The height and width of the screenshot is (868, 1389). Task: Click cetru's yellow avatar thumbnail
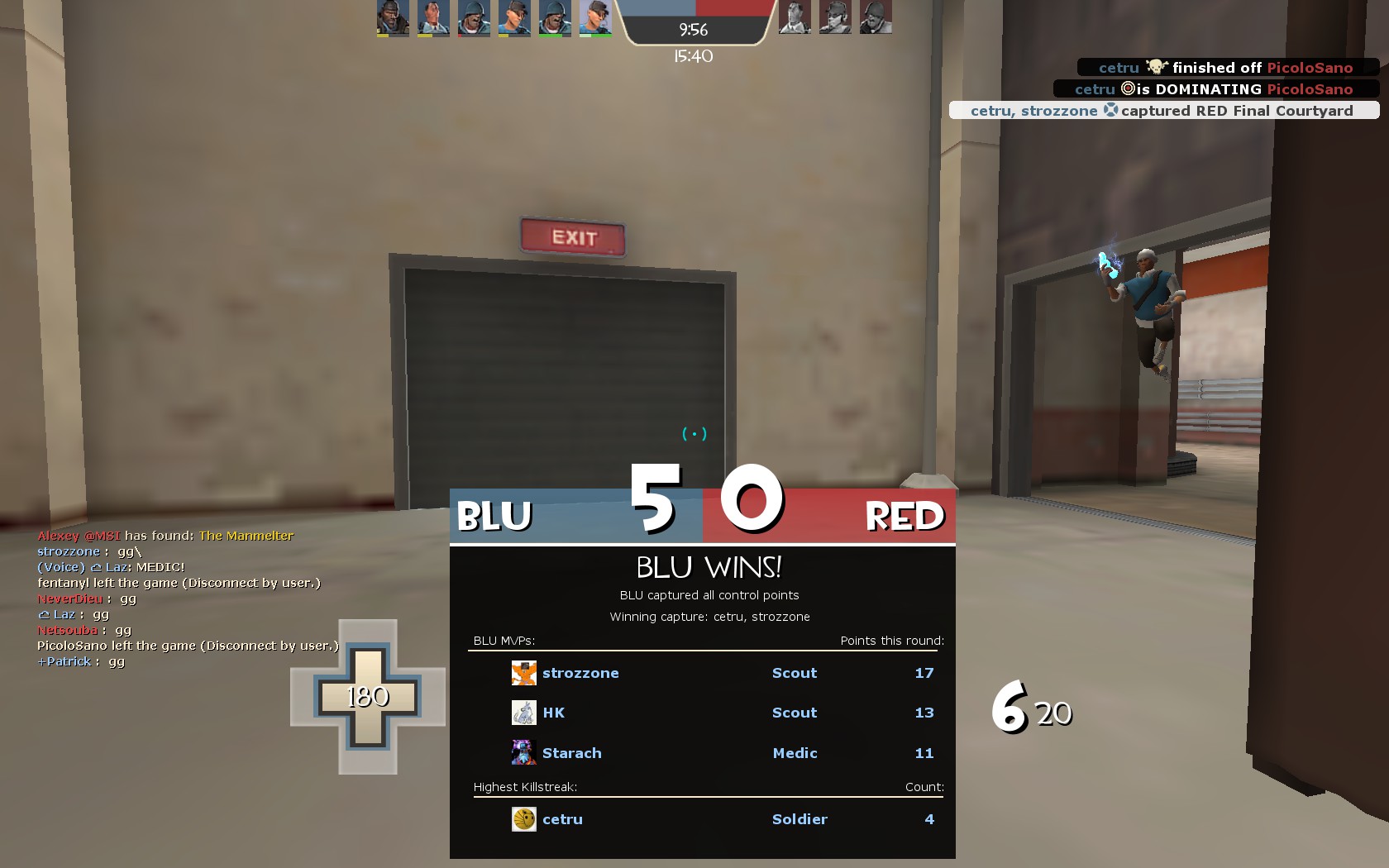tap(523, 819)
